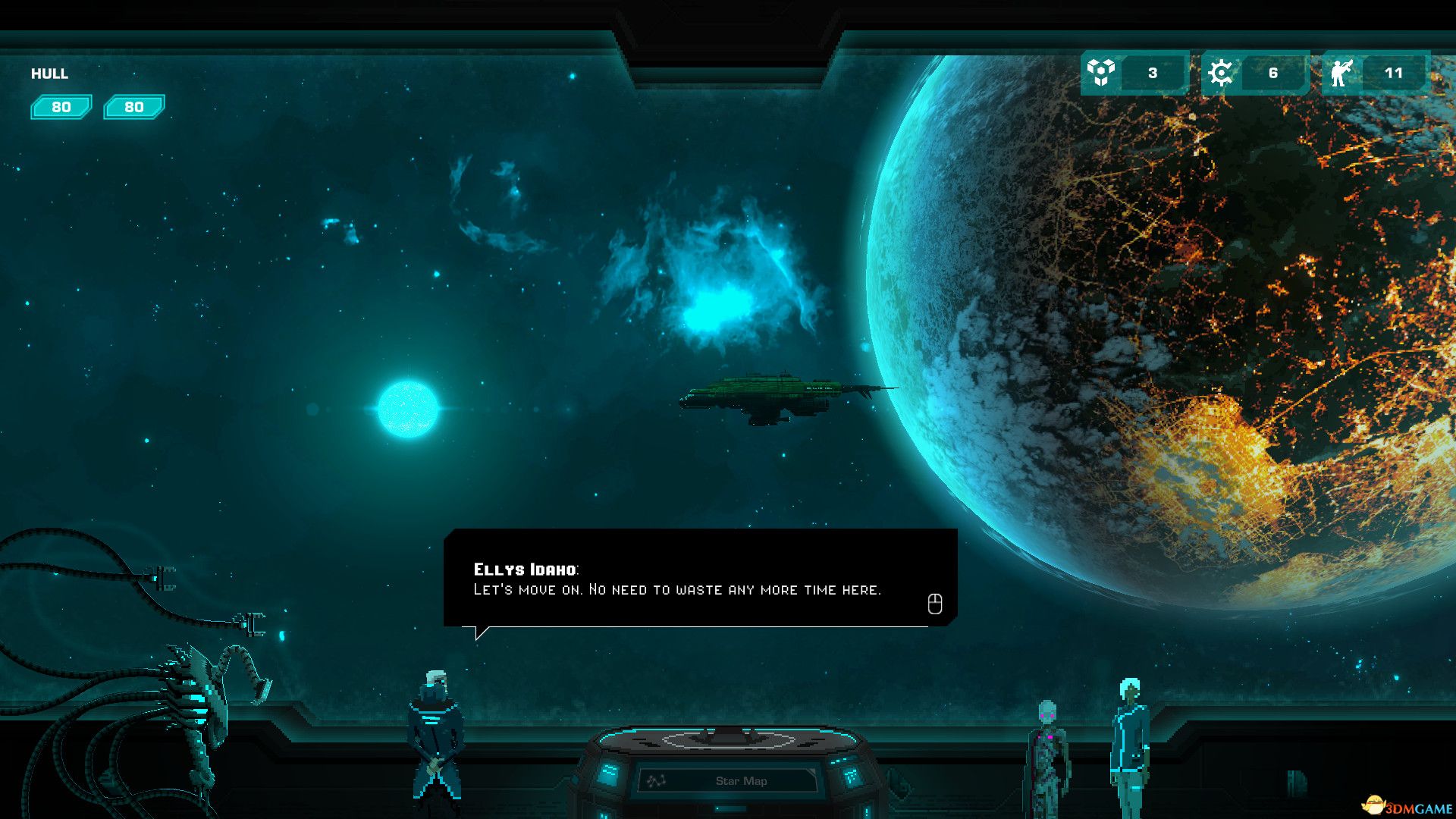Image resolution: width=1456 pixels, height=819 pixels.
Task: Open the Star Map console button
Action: click(729, 780)
